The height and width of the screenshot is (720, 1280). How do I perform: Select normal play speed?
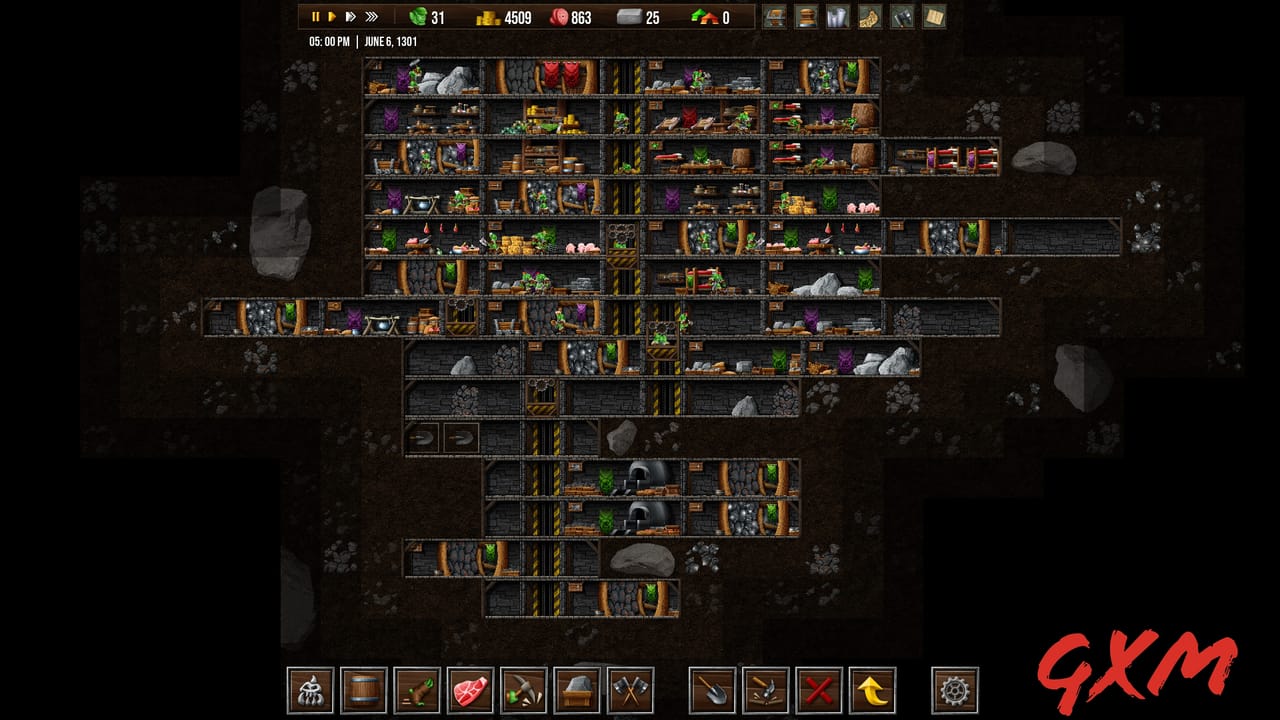point(333,17)
